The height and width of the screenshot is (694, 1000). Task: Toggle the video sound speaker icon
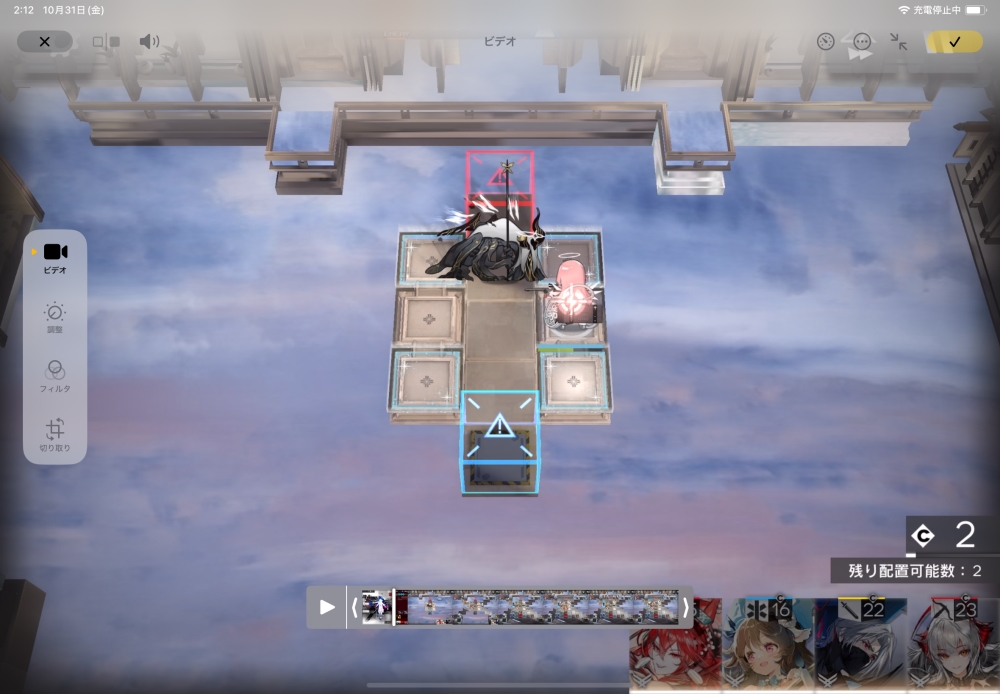pyautogui.click(x=149, y=42)
